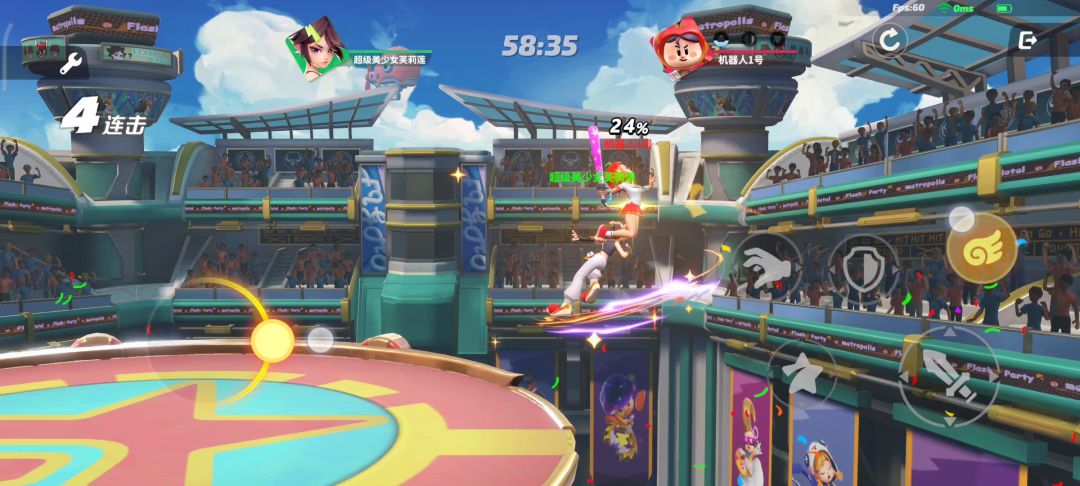Trigger the star special skill button
Screen dimensions: 1080x486
[802, 375]
